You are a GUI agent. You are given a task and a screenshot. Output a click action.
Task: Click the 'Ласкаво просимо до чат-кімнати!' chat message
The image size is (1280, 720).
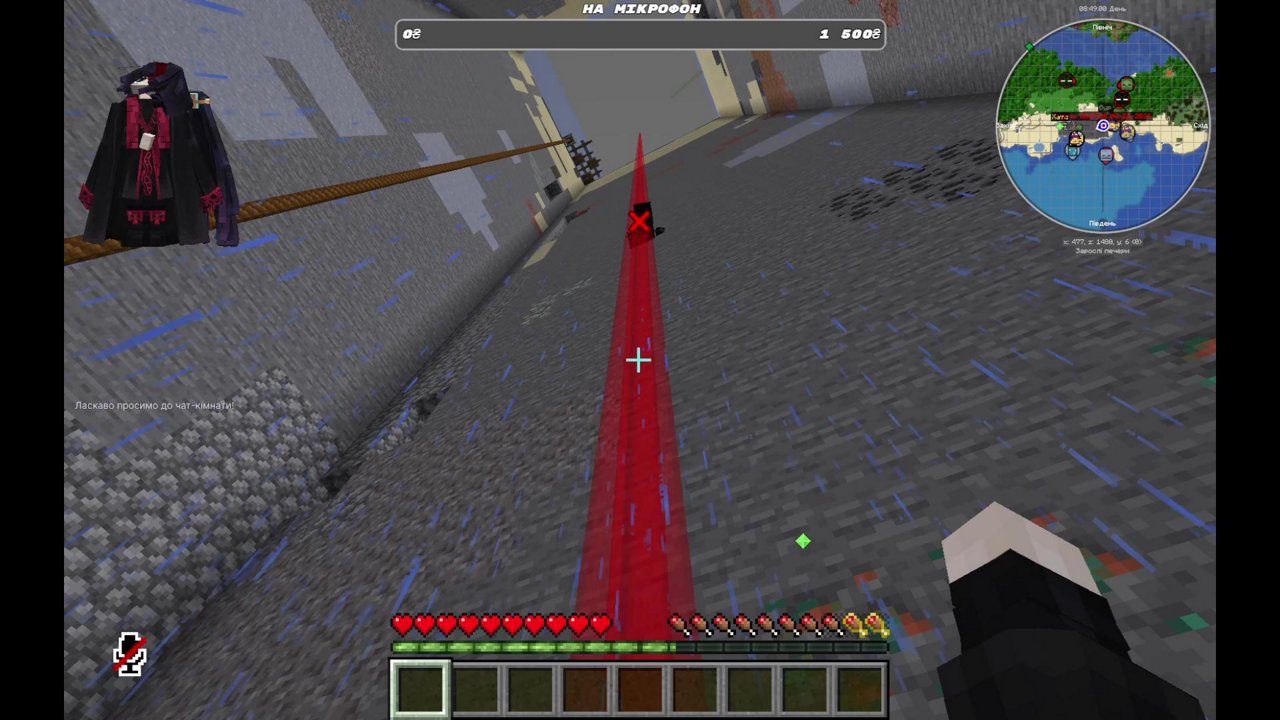click(153, 405)
